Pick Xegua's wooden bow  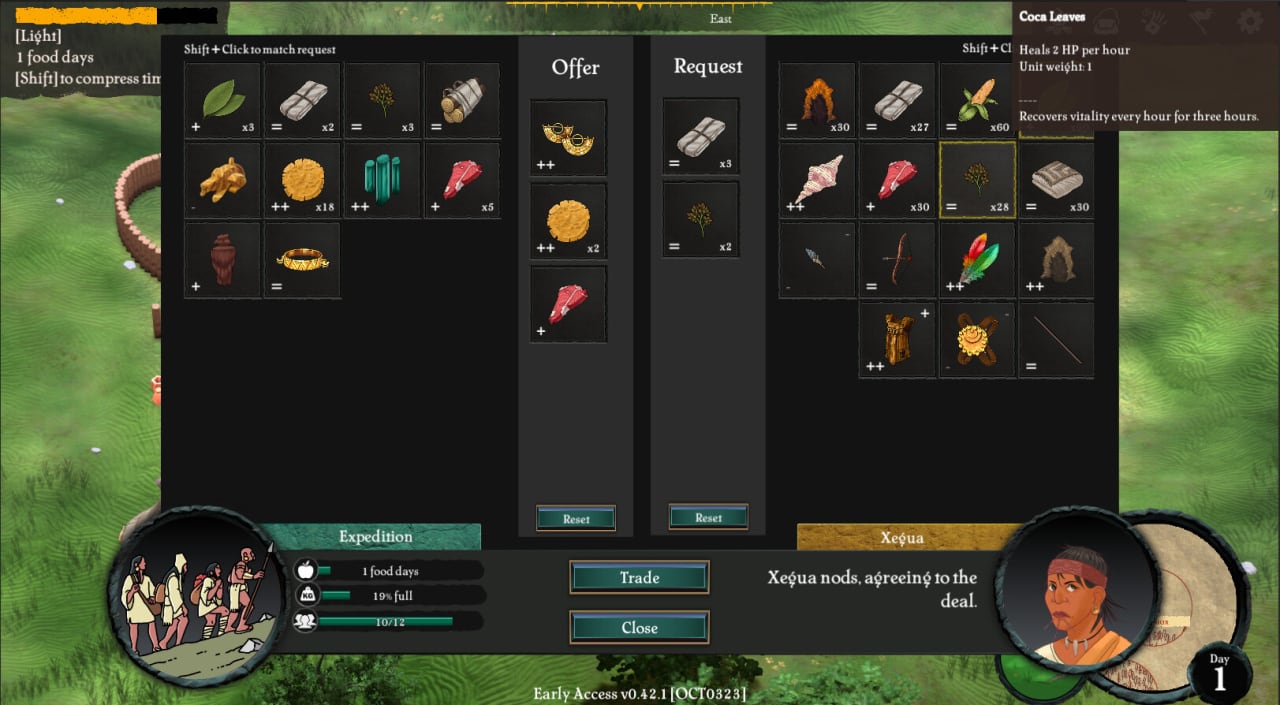click(897, 260)
